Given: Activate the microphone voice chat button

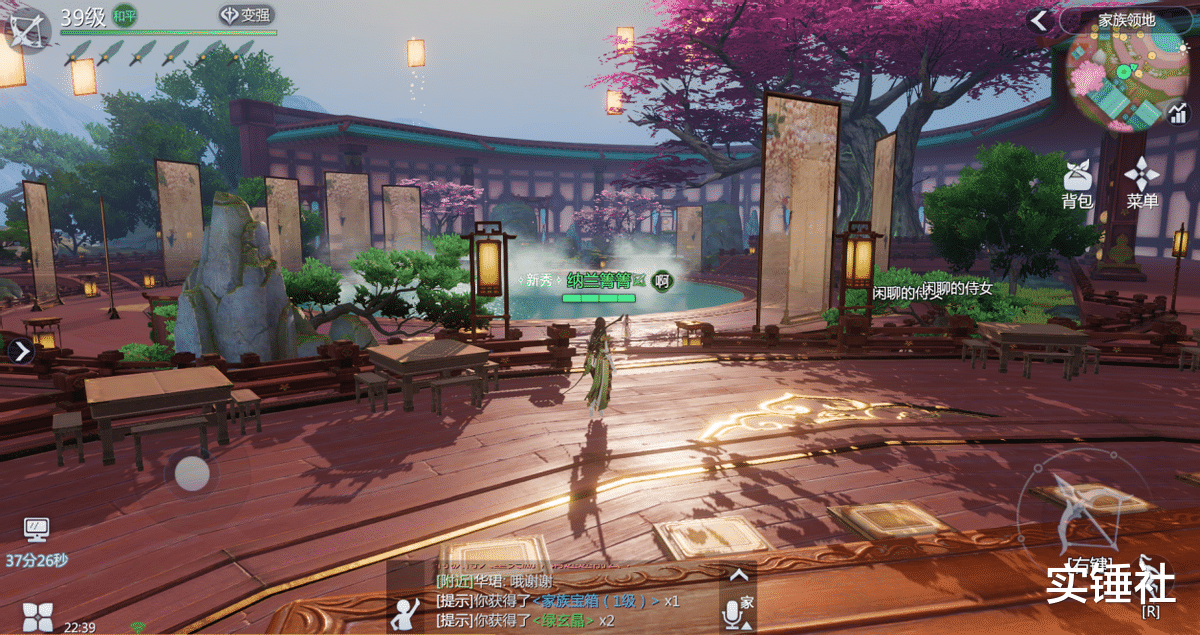Looking at the screenshot, I should tap(732, 613).
